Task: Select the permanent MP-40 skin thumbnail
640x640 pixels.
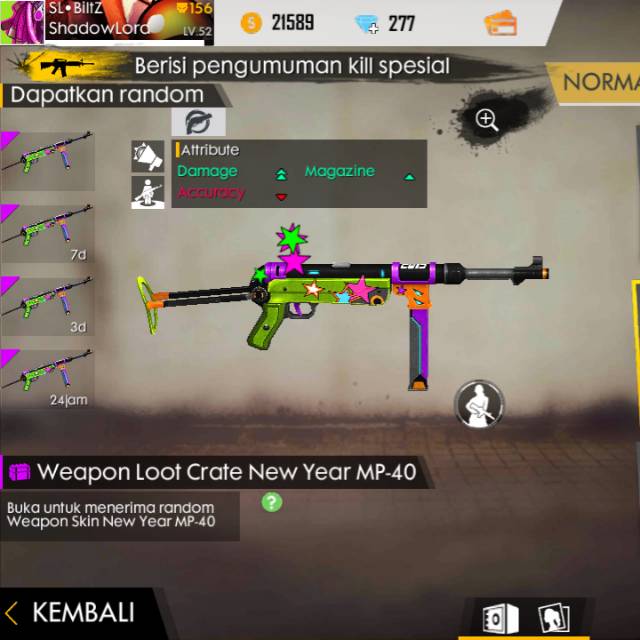Action: [x=48, y=161]
